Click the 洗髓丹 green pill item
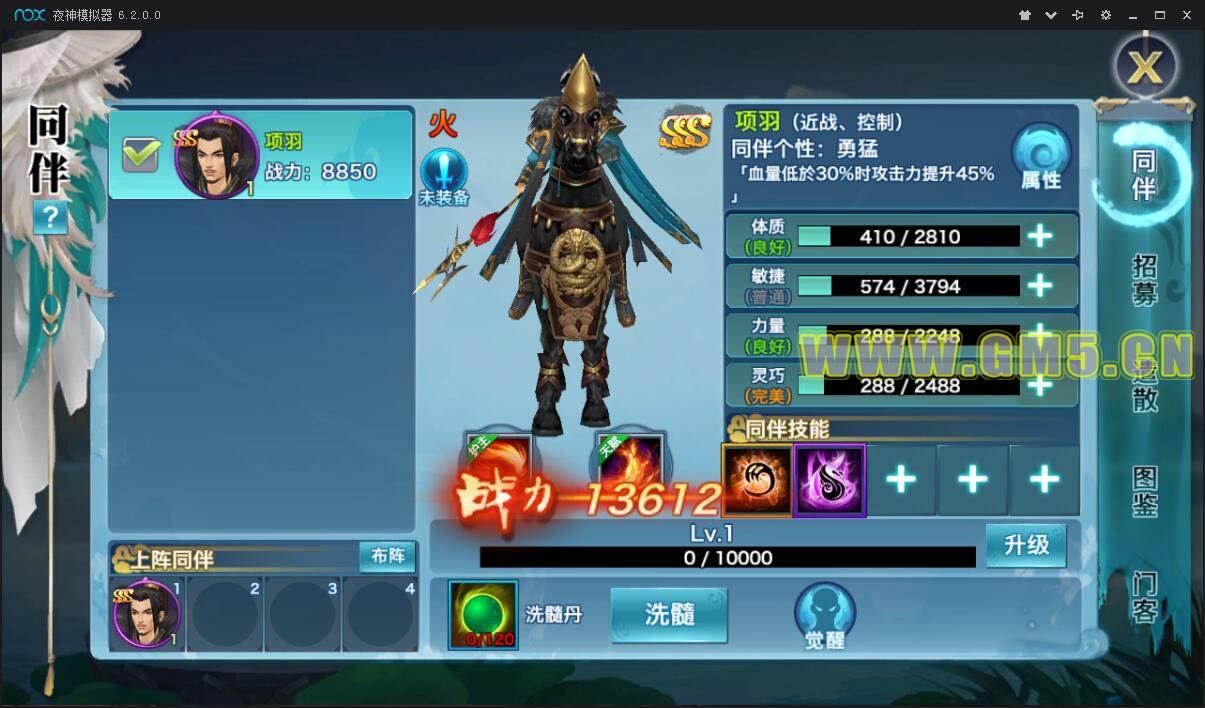 click(x=483, y=614)
